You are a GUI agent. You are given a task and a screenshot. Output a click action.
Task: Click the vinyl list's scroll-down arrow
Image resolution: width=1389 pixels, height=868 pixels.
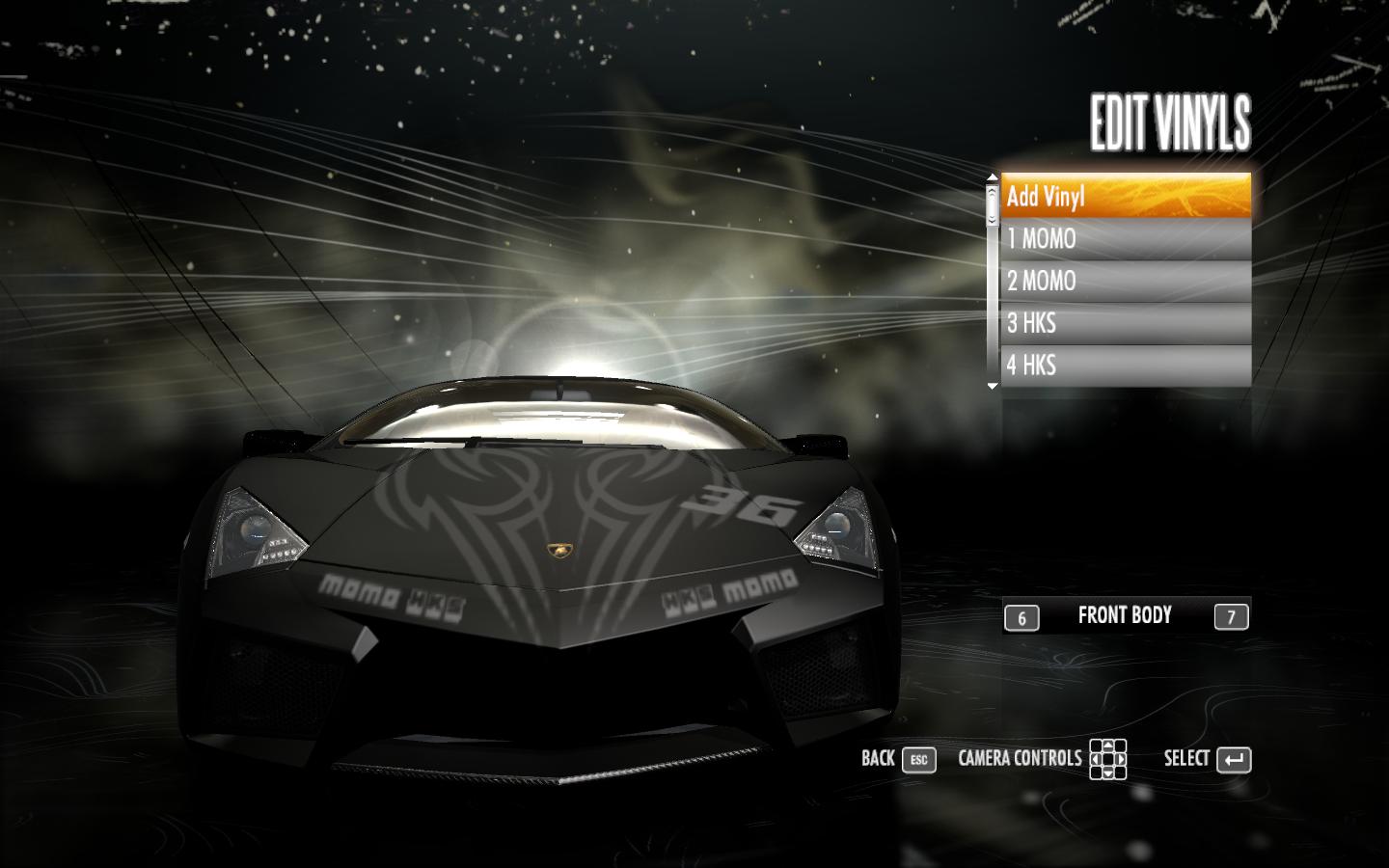click(992, 386)
